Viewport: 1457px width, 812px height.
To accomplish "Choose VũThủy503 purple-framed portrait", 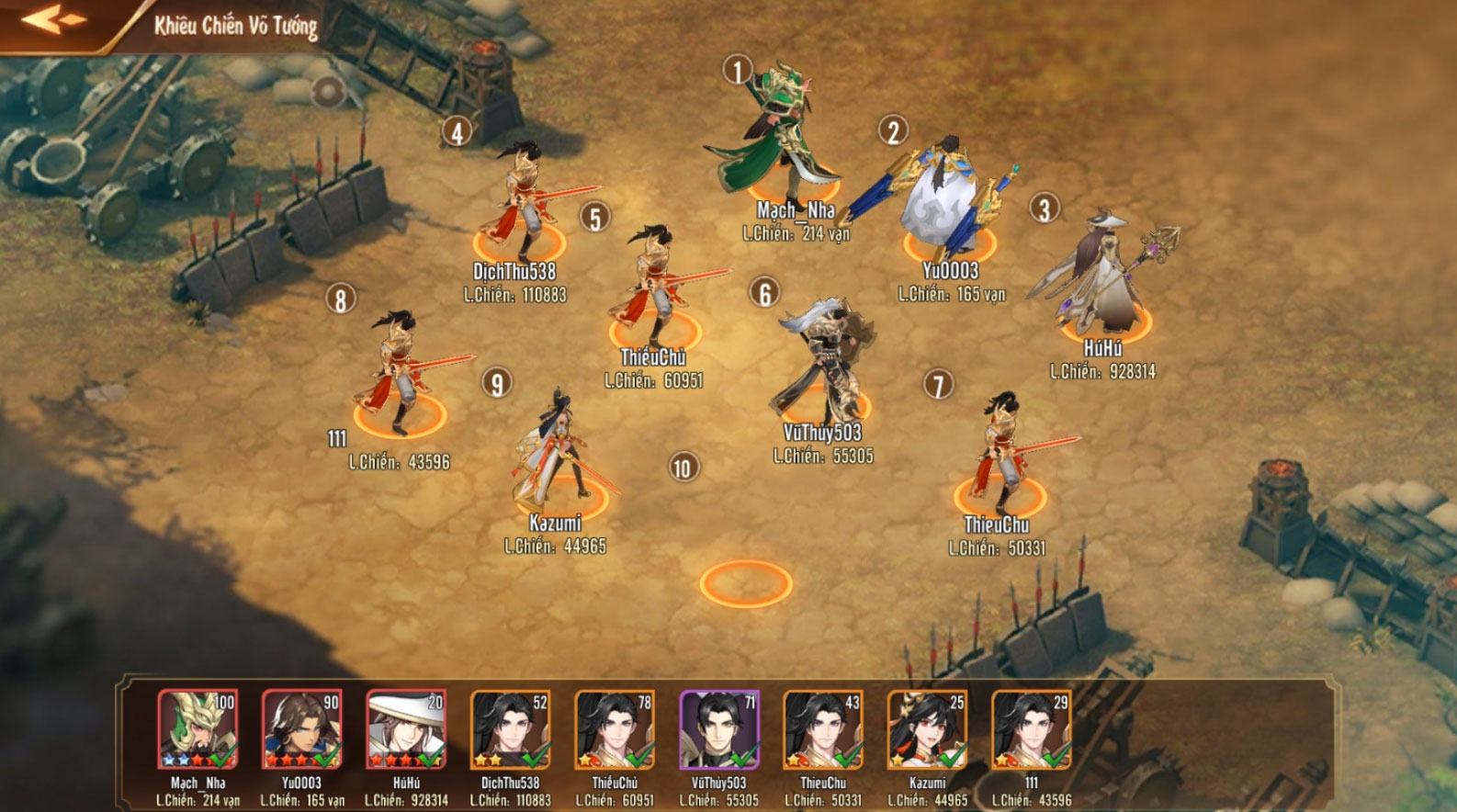I will click(x=718, y=729).
